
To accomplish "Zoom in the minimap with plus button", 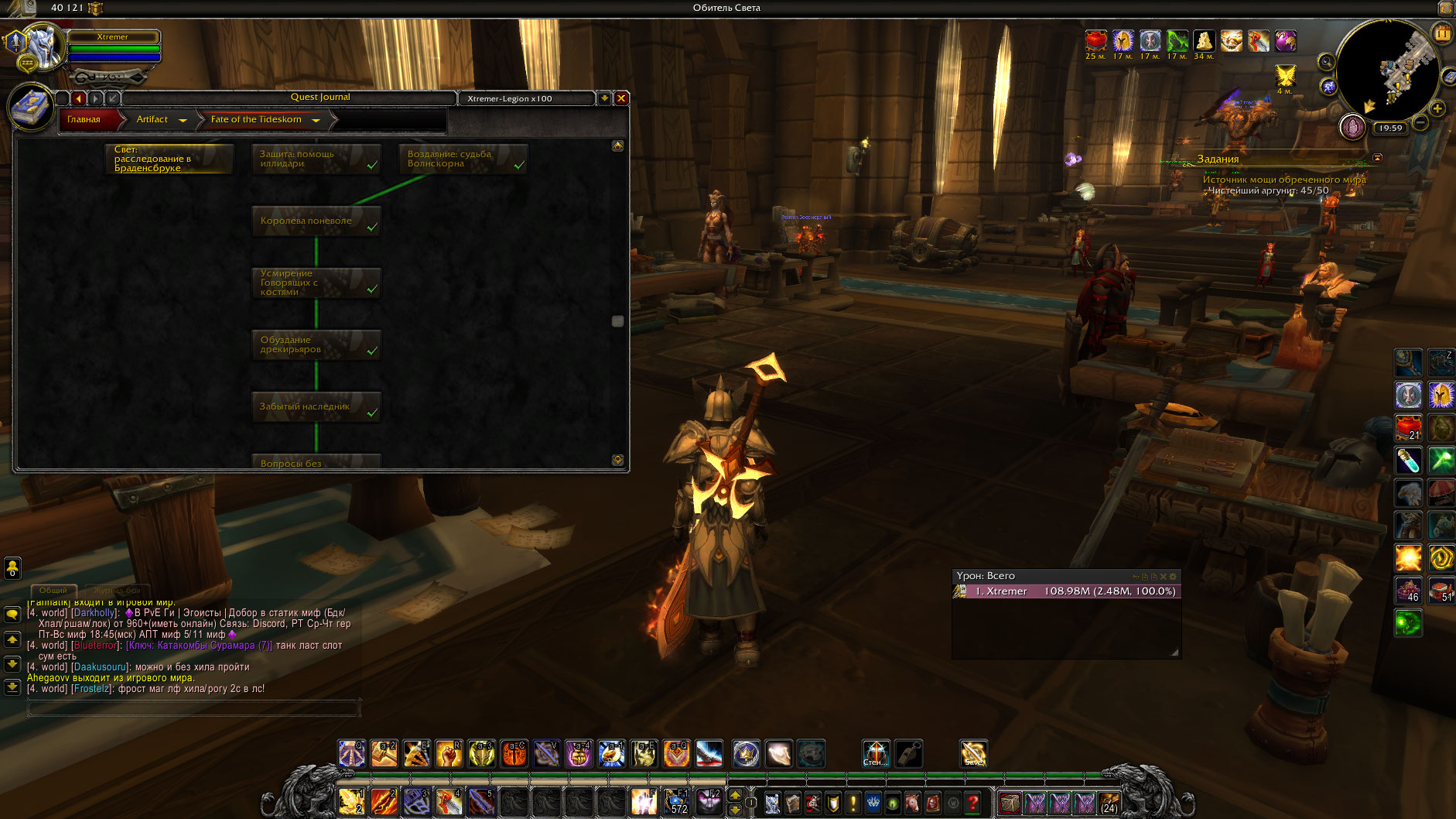I will pyautogui.click(x=1437, y=108).
